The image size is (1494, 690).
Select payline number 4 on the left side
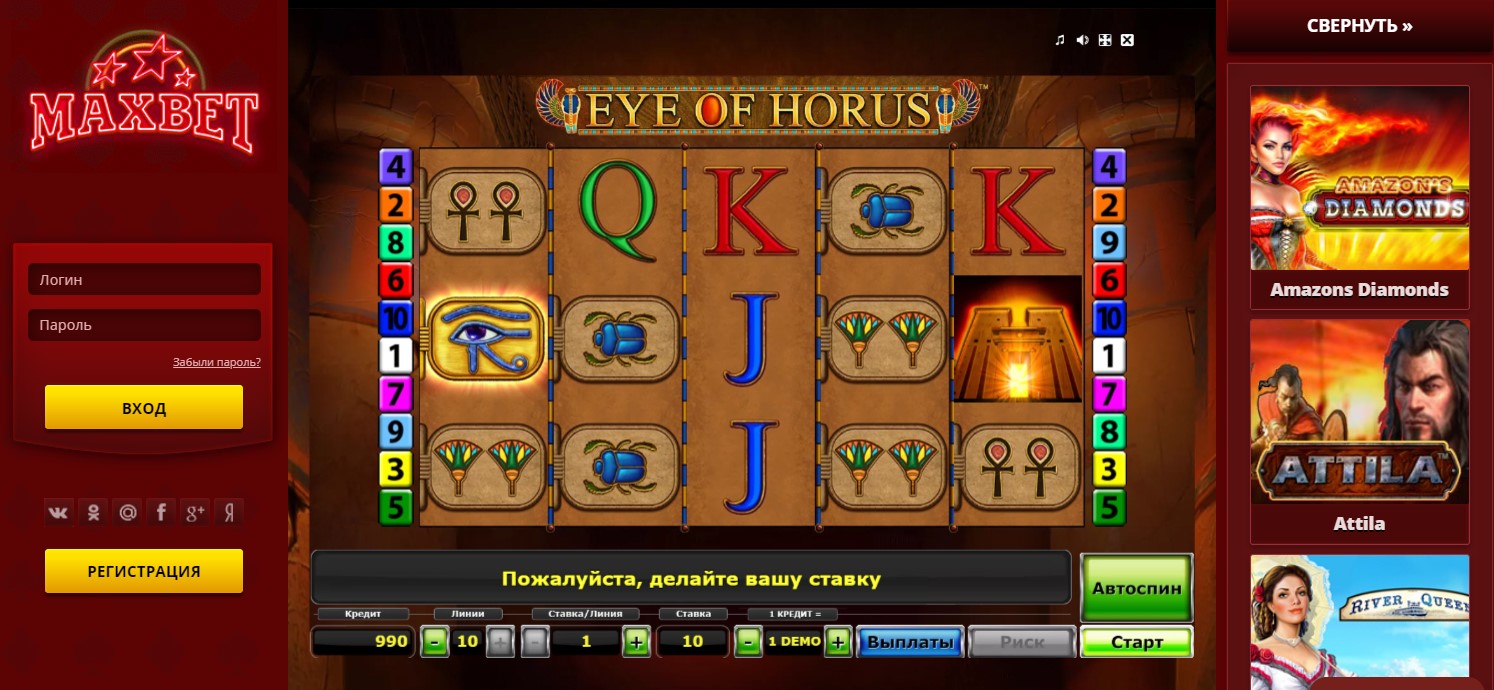click(396, 166)
